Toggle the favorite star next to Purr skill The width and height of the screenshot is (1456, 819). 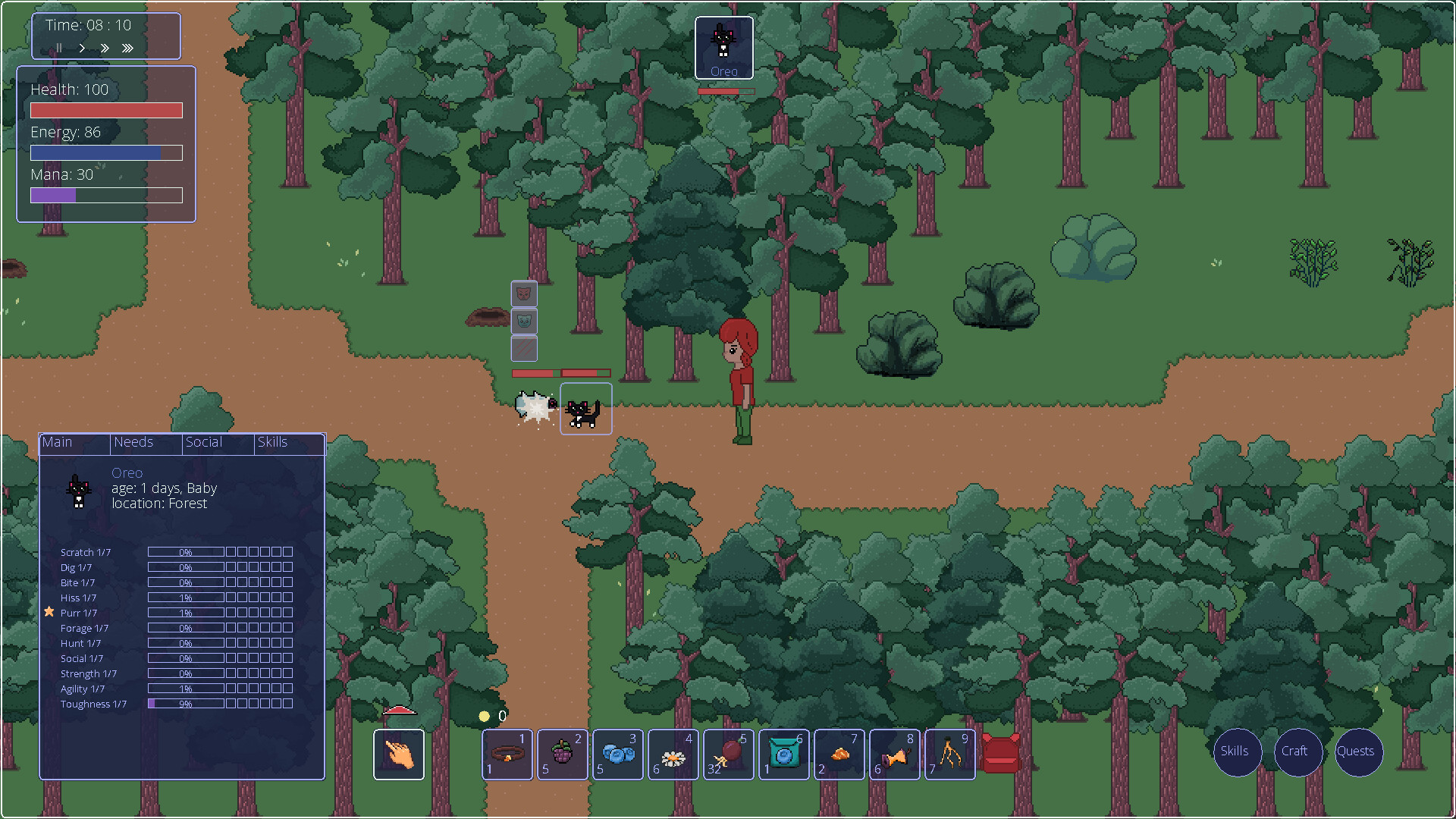coord(49,611)
